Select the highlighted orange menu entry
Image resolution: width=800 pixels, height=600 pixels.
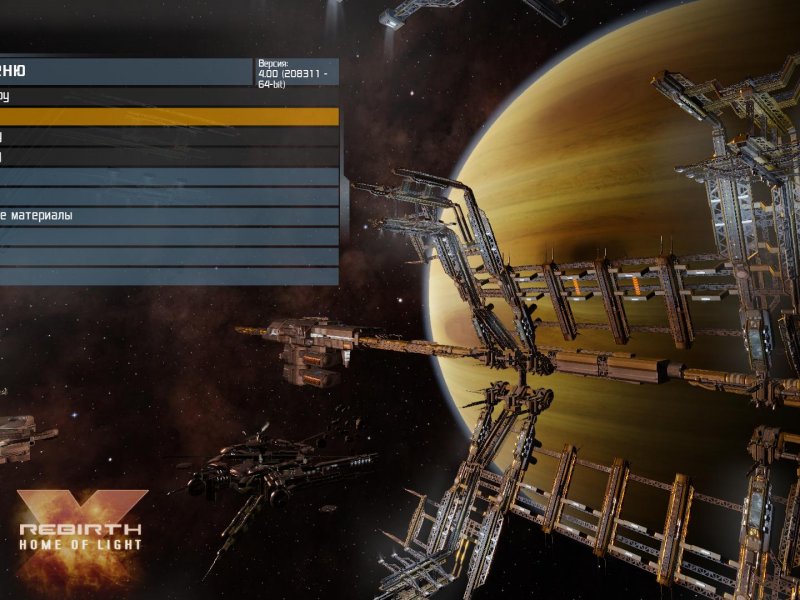pos(169,117)
